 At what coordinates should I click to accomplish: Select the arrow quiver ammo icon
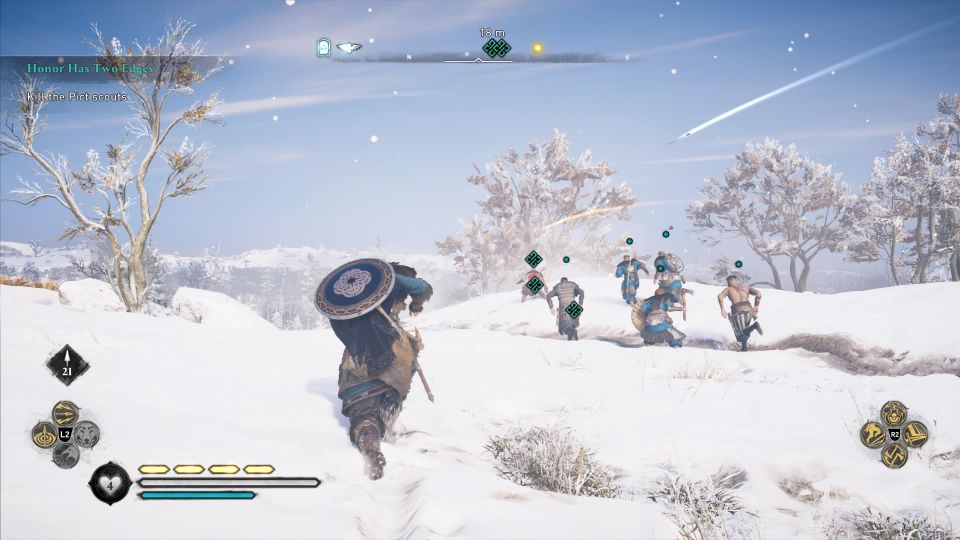(x=67, y=365)
